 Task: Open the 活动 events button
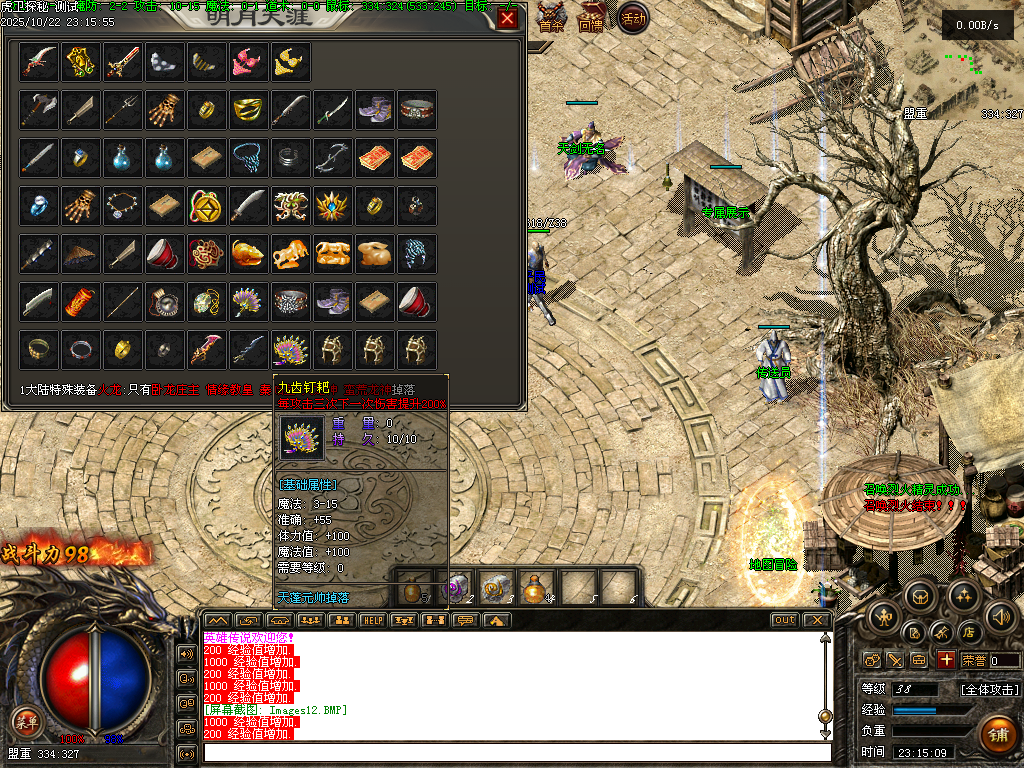pyautogui.click(x=632, y=17)
